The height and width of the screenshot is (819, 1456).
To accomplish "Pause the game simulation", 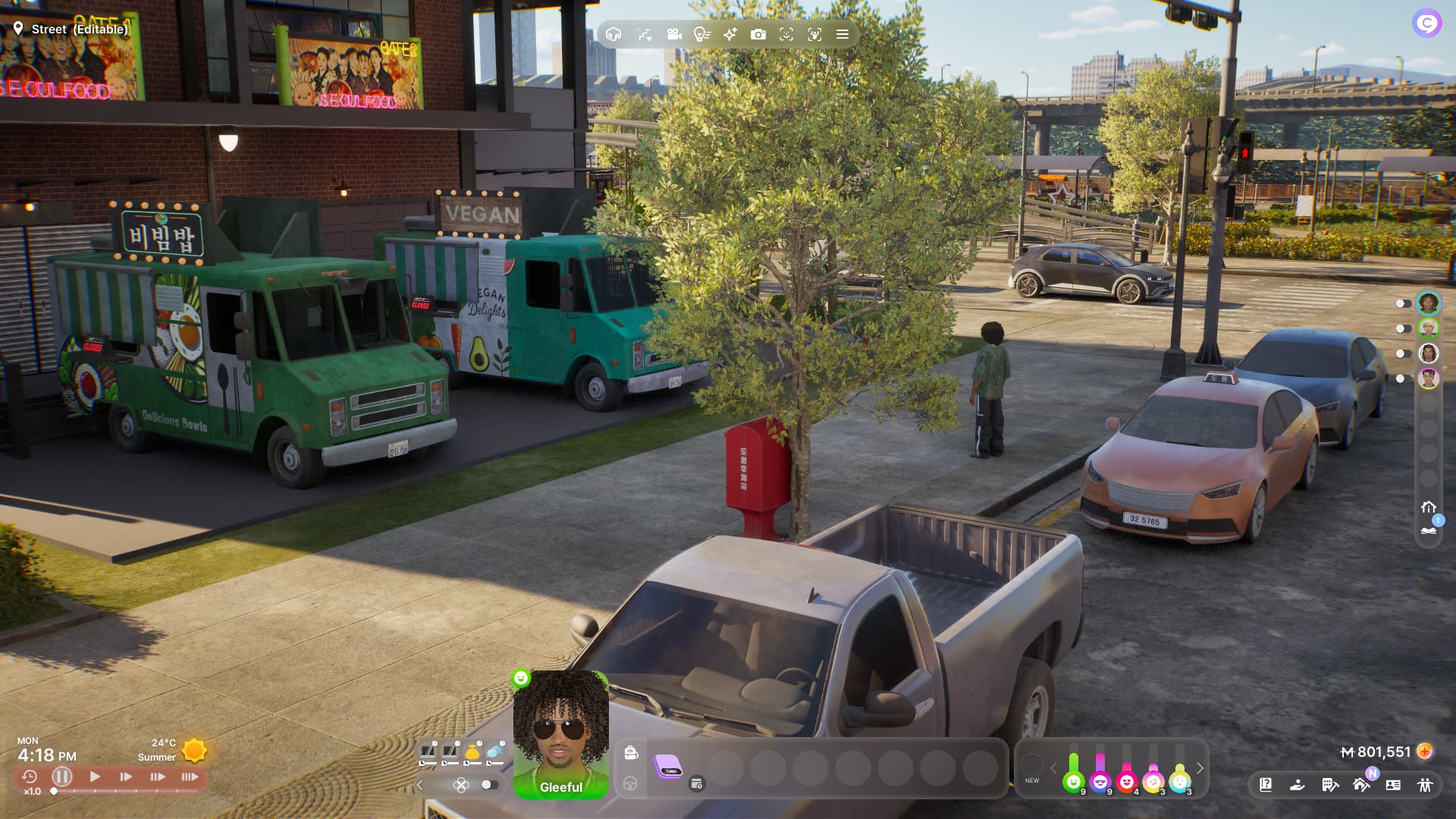I will [62, 777].
